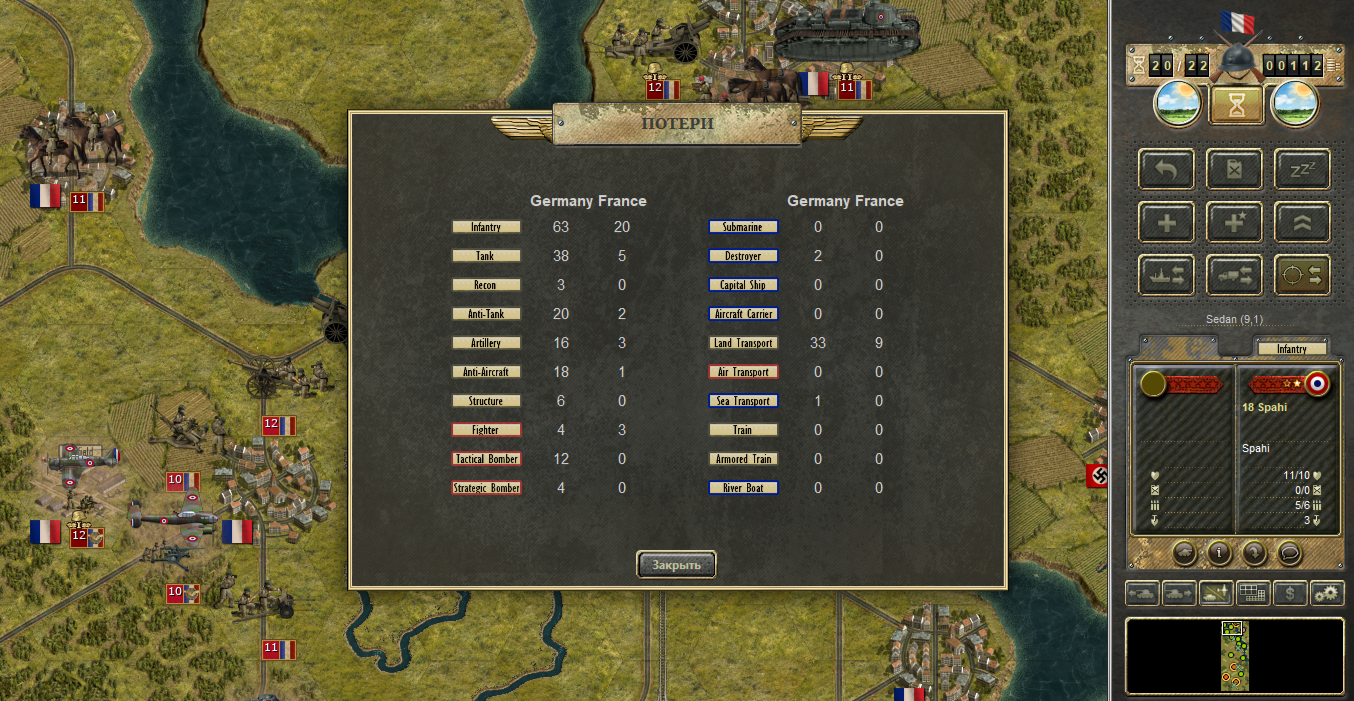
Task: Select the Infantry tab in unit panel
Action: pos(1291,349)
